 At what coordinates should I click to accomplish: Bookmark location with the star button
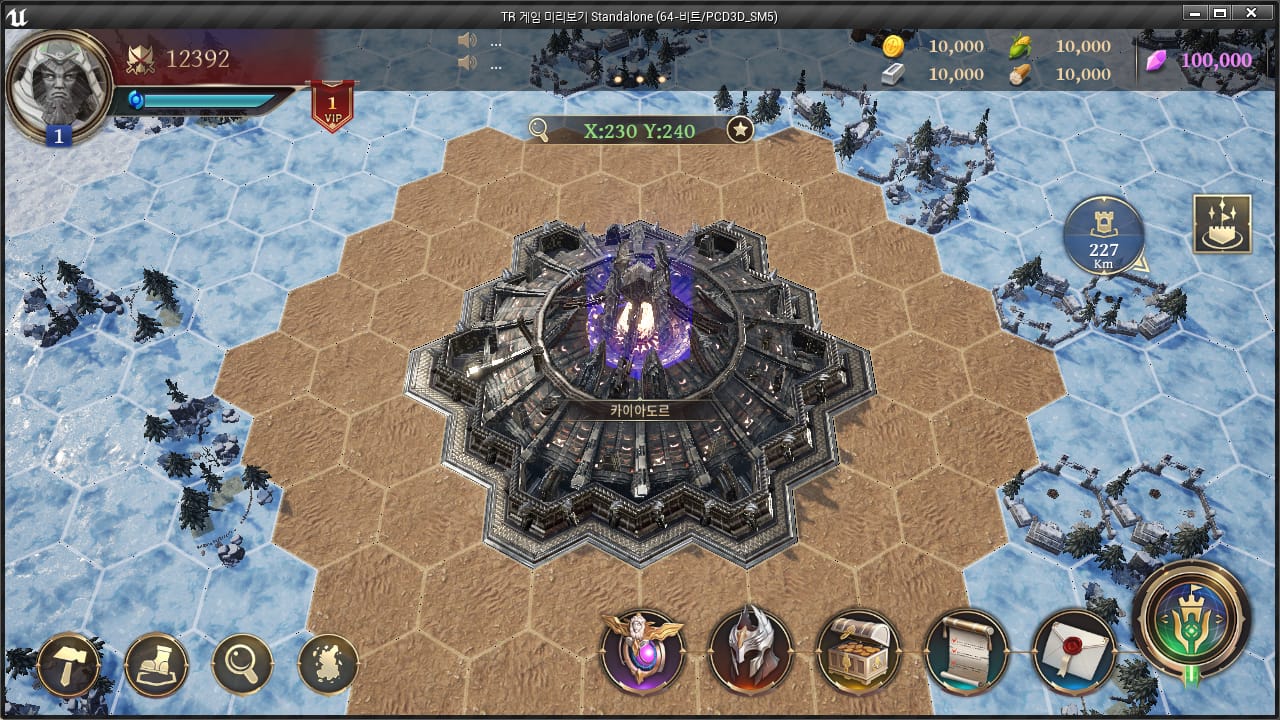point(740,129)
